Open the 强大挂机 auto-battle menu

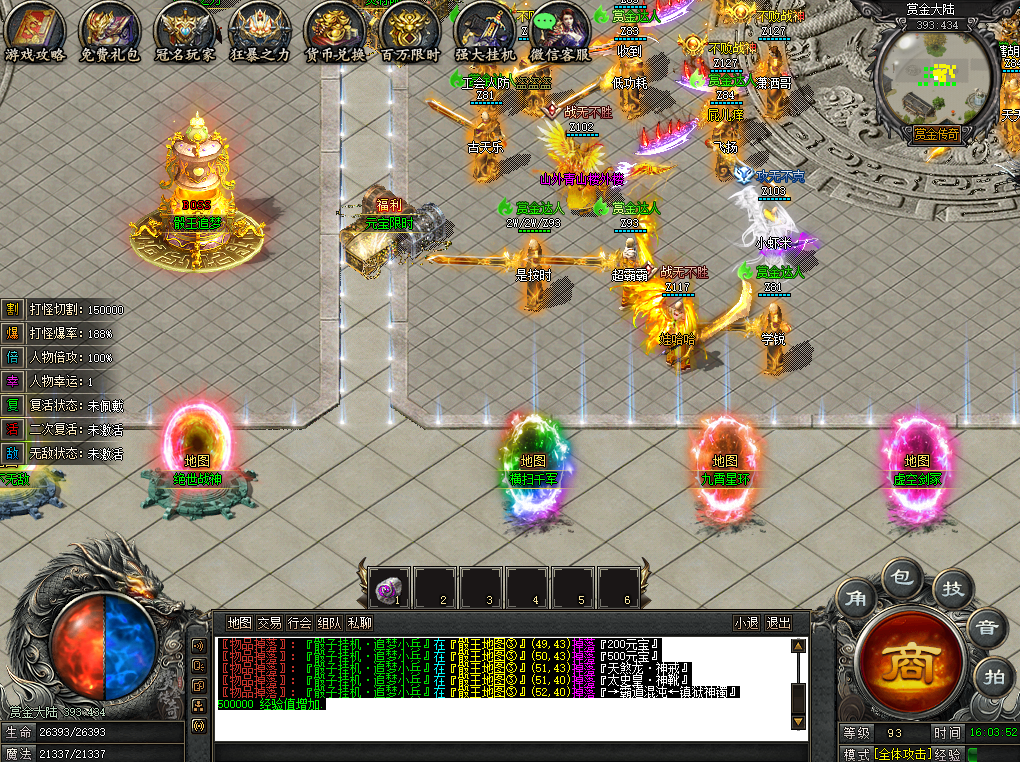click(485, 31)
